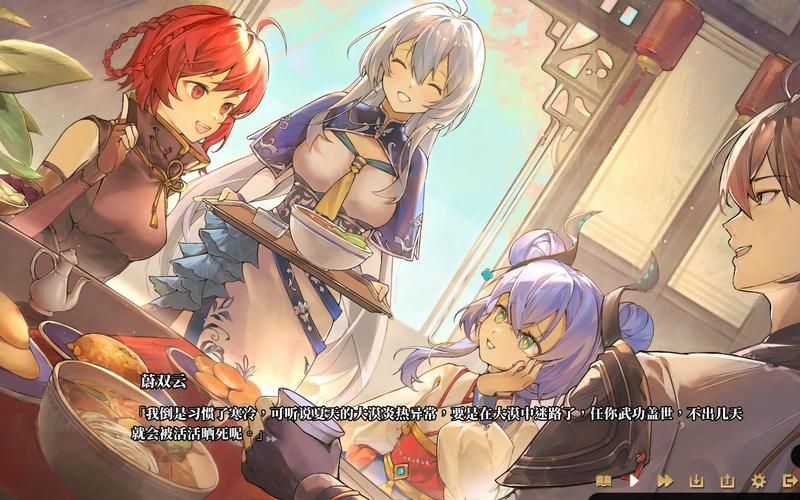Image resolution: width=800 pixels, height=500 pixels.
Task: Open the save menu (down-arrow tray icon)
Action: 697,481
